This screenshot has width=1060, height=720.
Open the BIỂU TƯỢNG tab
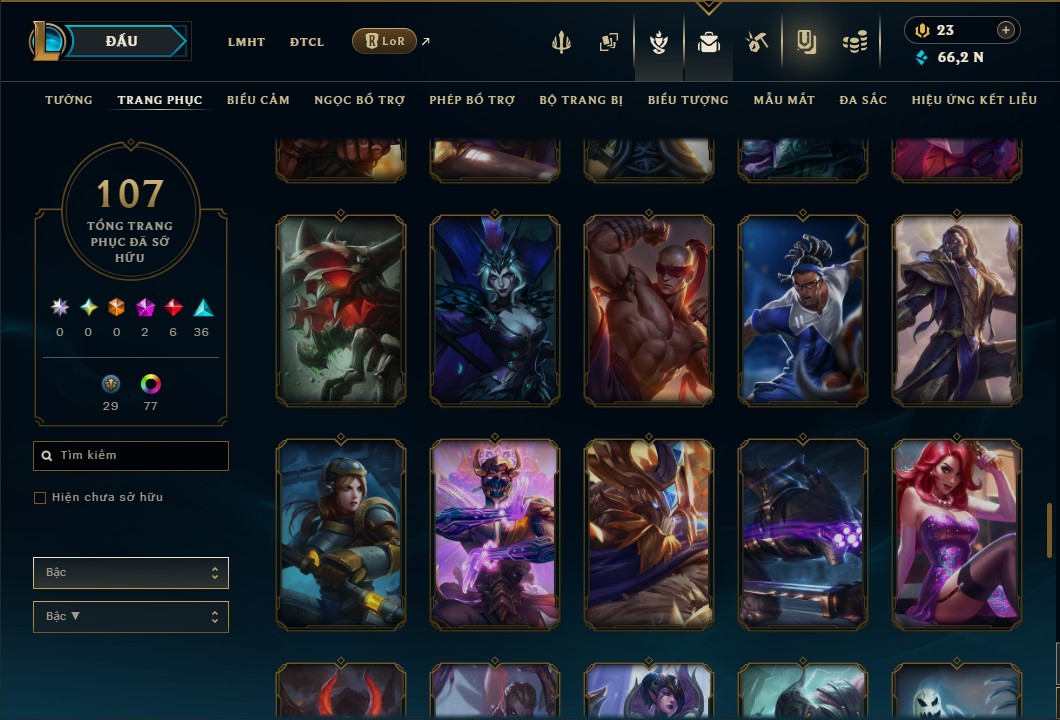688,100
